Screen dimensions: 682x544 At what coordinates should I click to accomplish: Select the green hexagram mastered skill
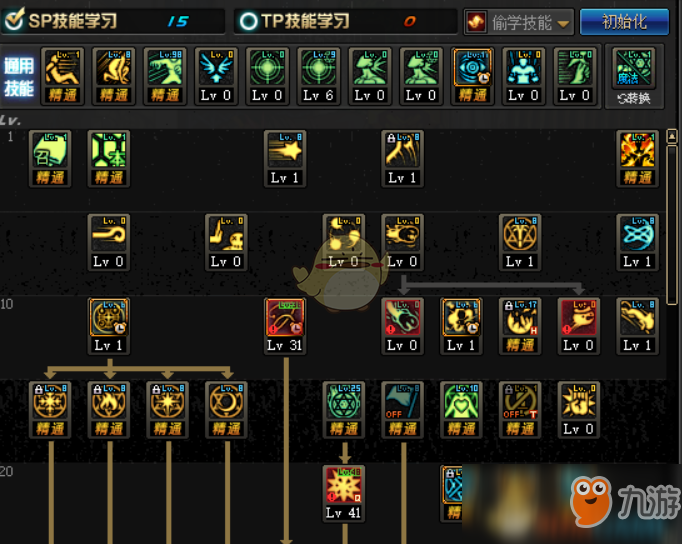point(343,402)
